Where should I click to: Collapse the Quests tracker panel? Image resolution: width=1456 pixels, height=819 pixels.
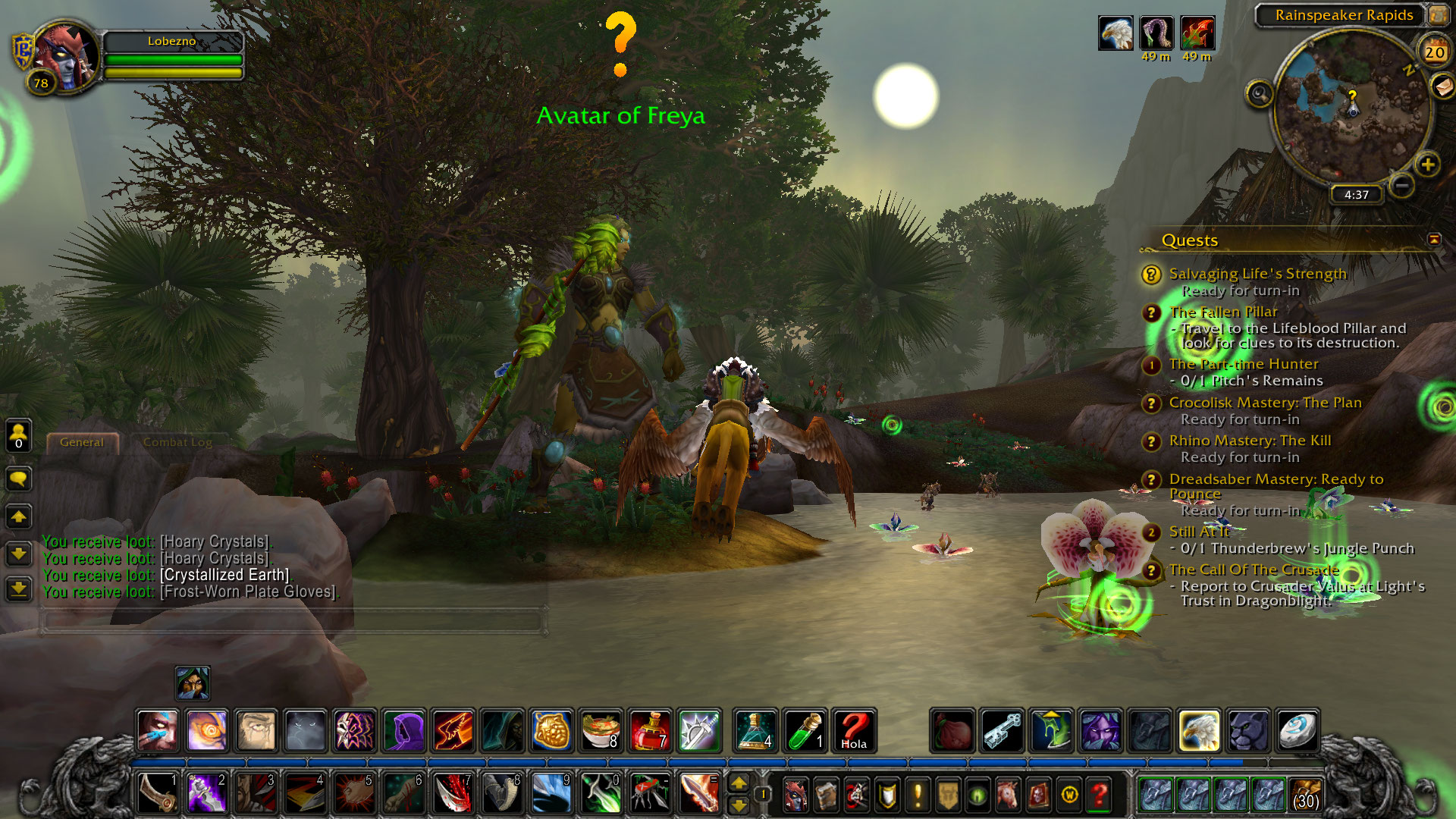[1434, 240]
